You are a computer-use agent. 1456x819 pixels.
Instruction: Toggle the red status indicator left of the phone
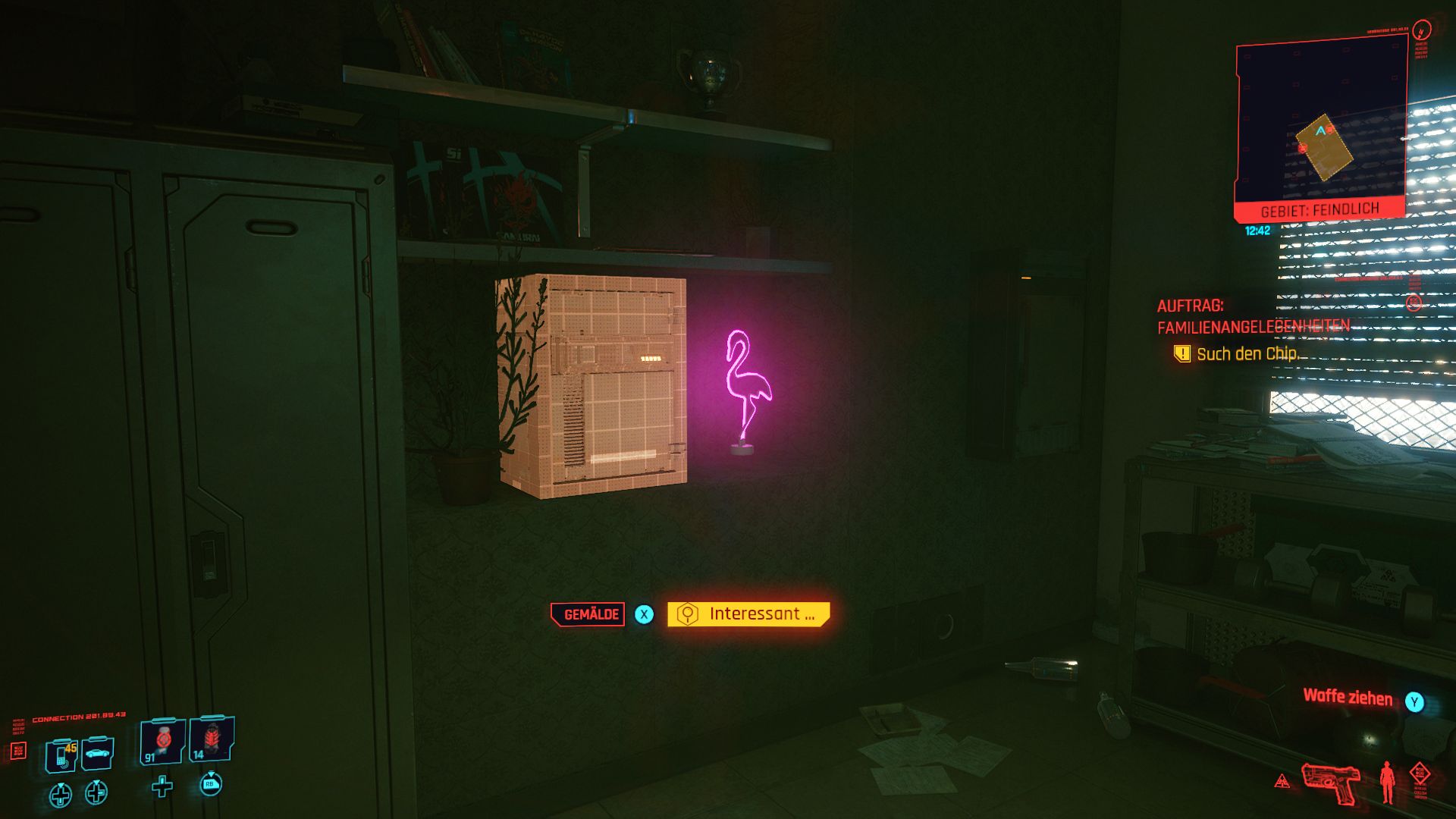pos(19,752)
